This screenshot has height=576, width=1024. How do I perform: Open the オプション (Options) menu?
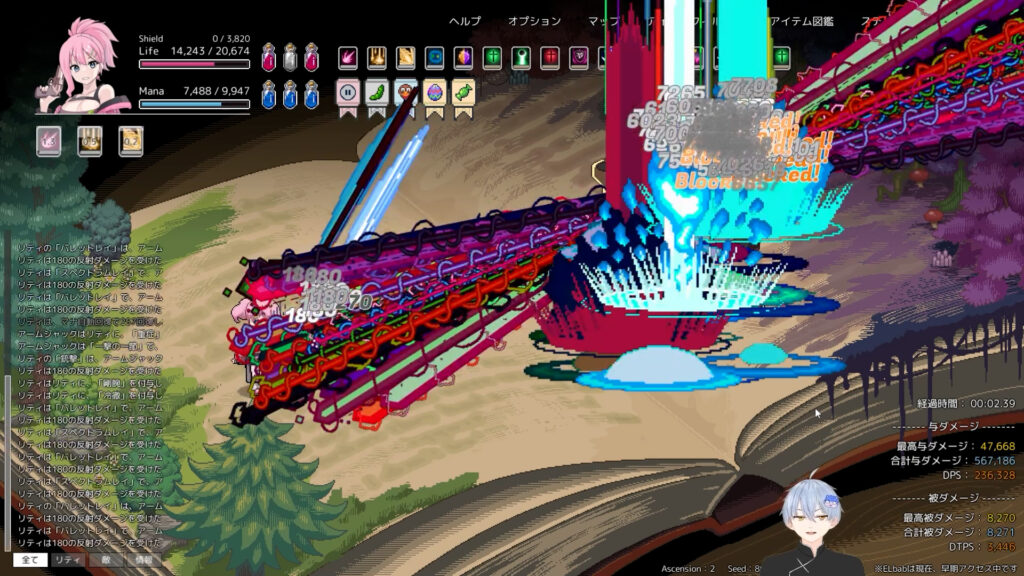pos(534,21)
